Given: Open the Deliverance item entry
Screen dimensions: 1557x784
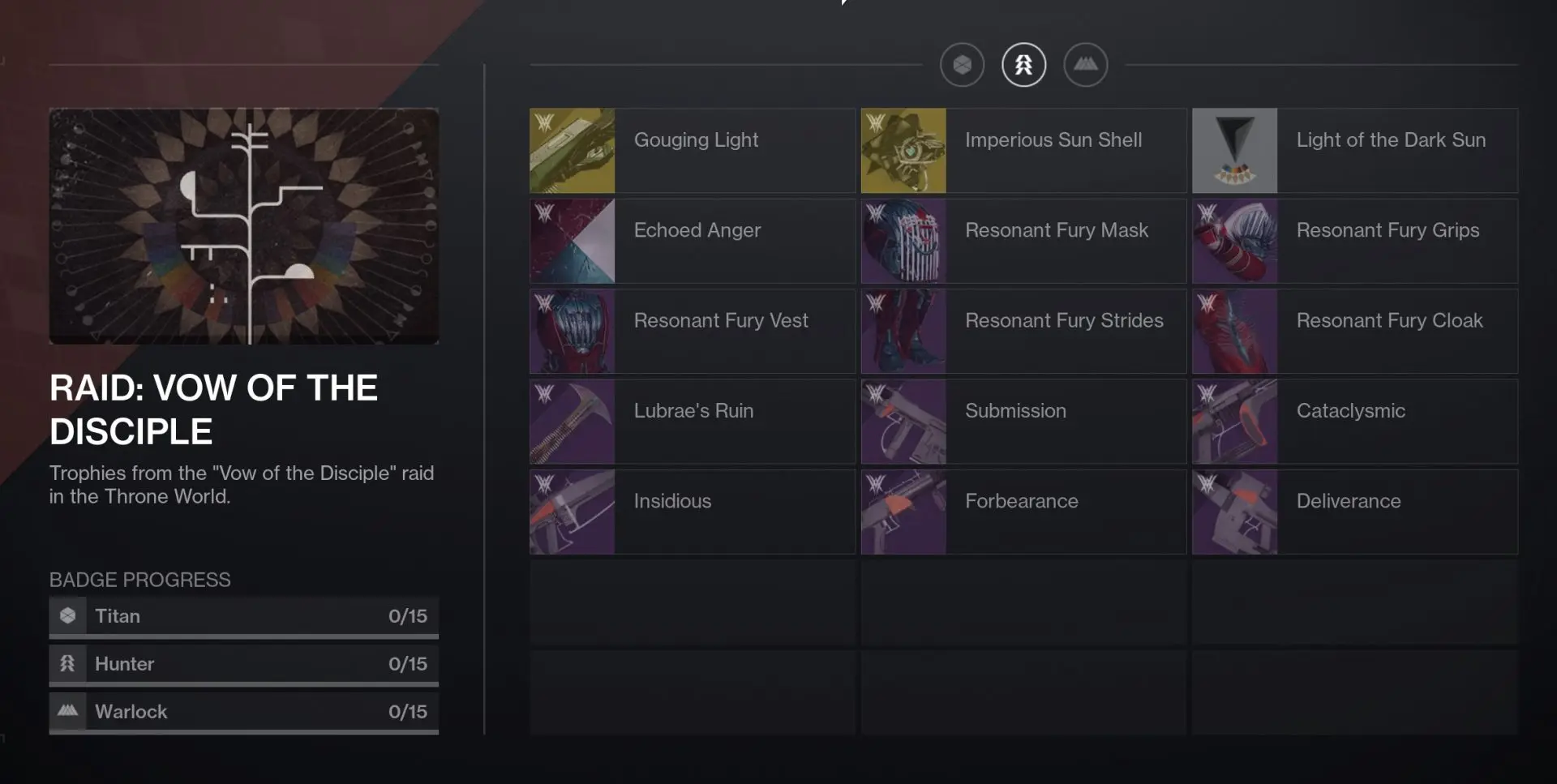Looking at the screenshot, I should point(1354,512).
